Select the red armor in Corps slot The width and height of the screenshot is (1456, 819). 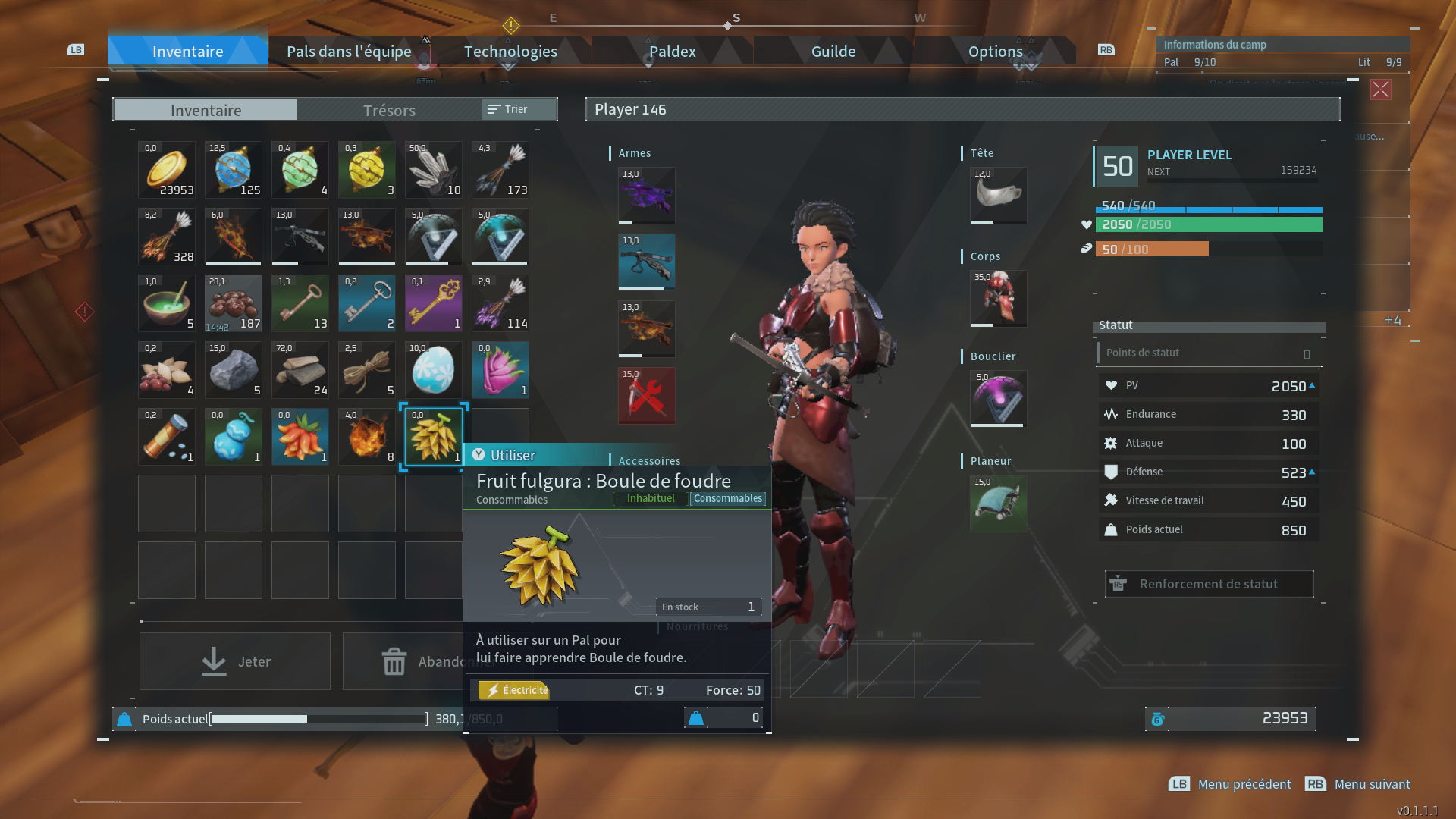coord(999,298)
